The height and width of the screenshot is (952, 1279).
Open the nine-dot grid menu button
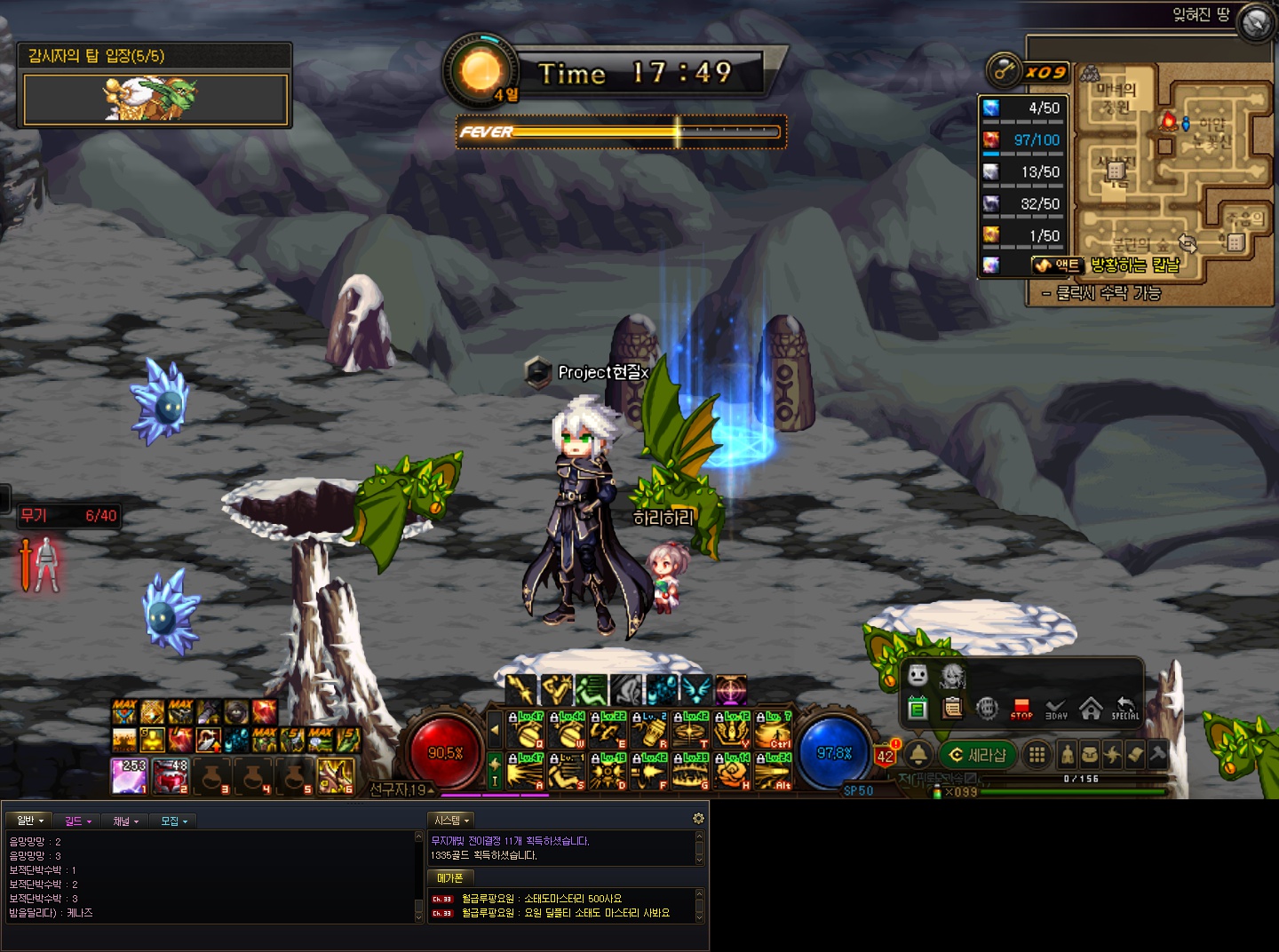[x=1036, y=755]
